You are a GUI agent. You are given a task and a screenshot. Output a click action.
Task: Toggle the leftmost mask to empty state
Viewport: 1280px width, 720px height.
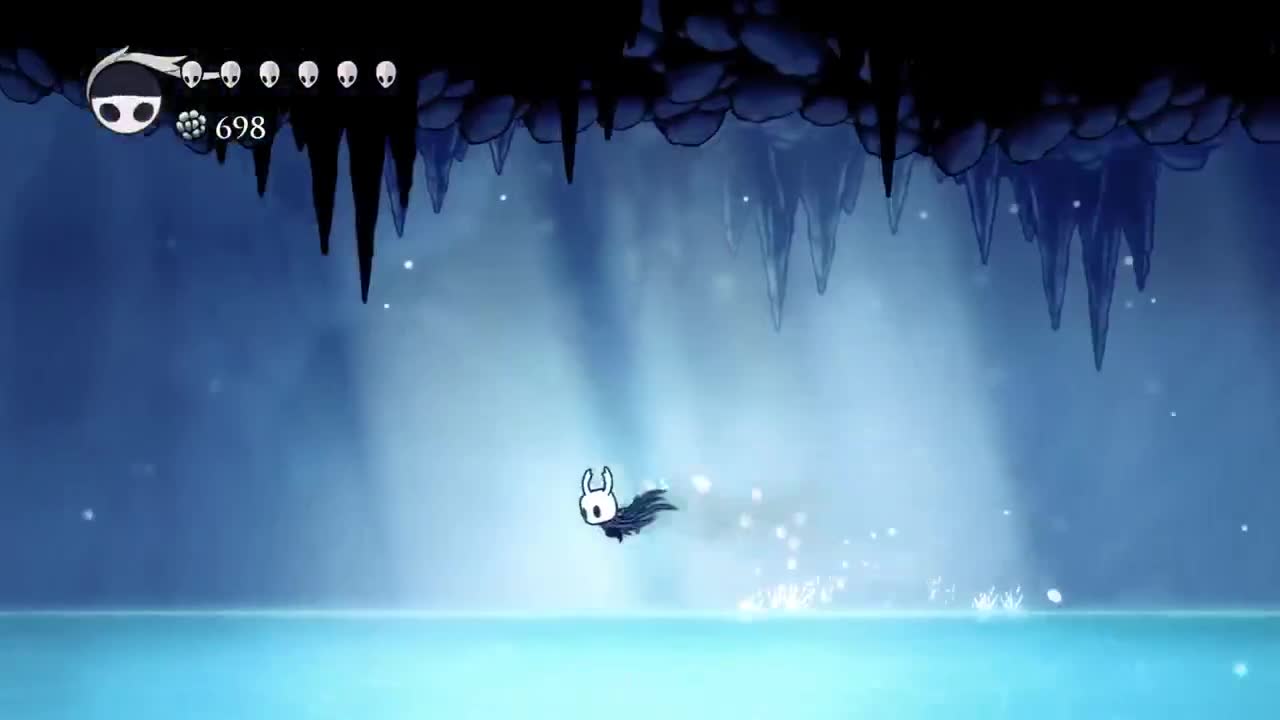pyautogui.click(x=191, y=73)
